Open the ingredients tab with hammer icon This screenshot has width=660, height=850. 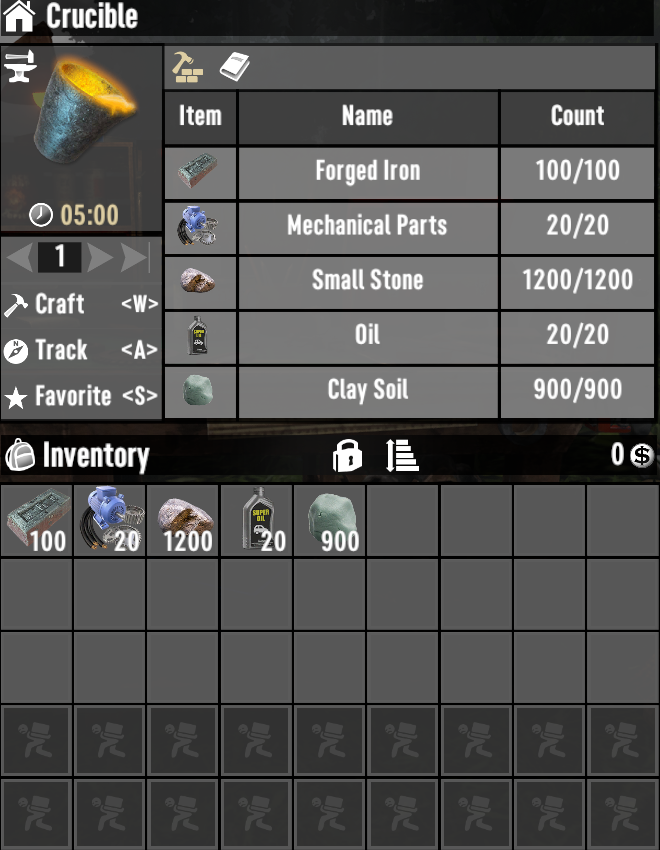point(187,67)
